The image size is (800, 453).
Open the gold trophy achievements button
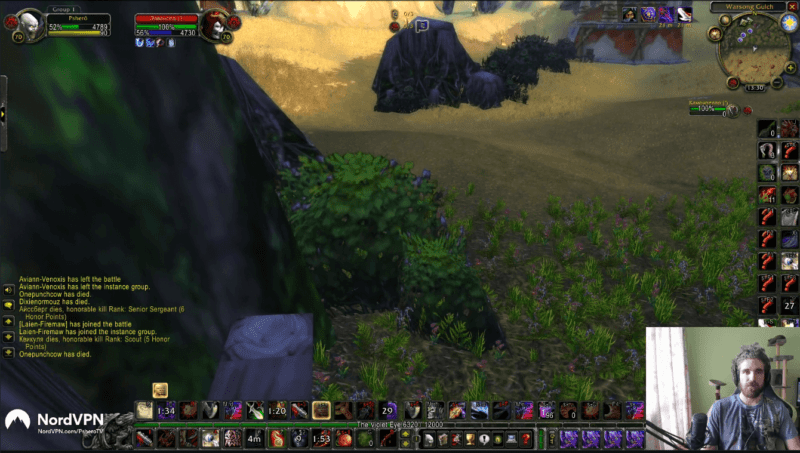point(468,438)
